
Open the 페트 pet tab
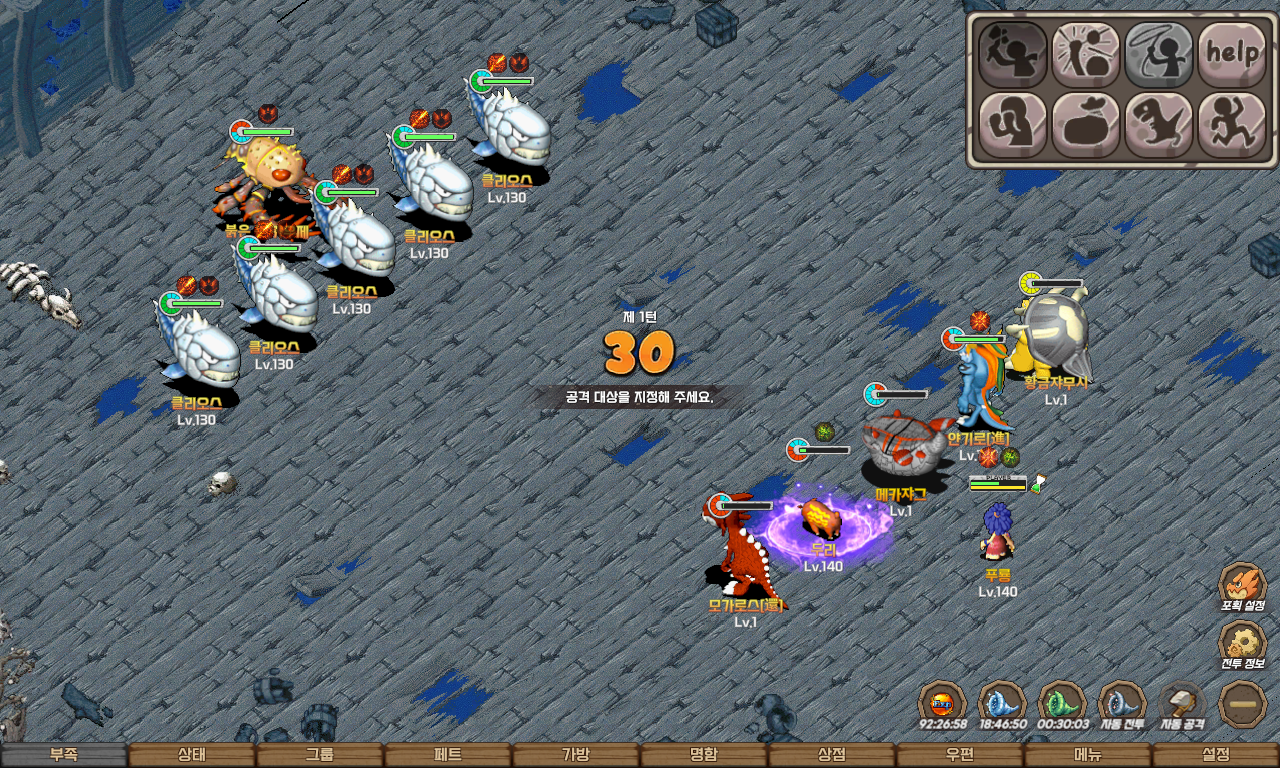tap(448, 755)
